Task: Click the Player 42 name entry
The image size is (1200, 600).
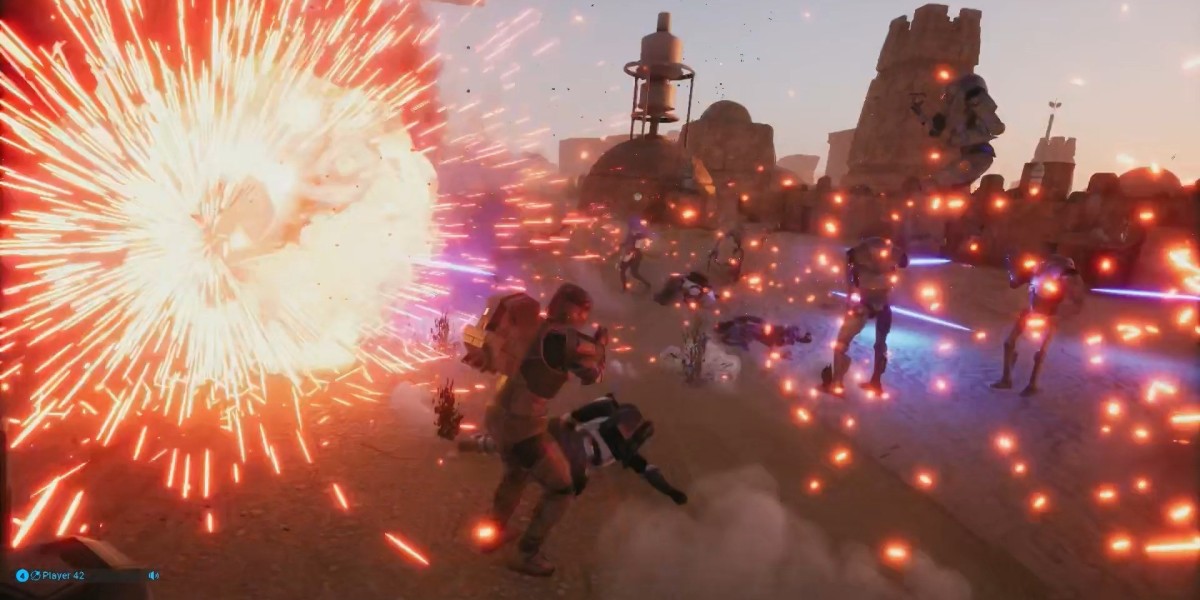Action: pos(62,576)
